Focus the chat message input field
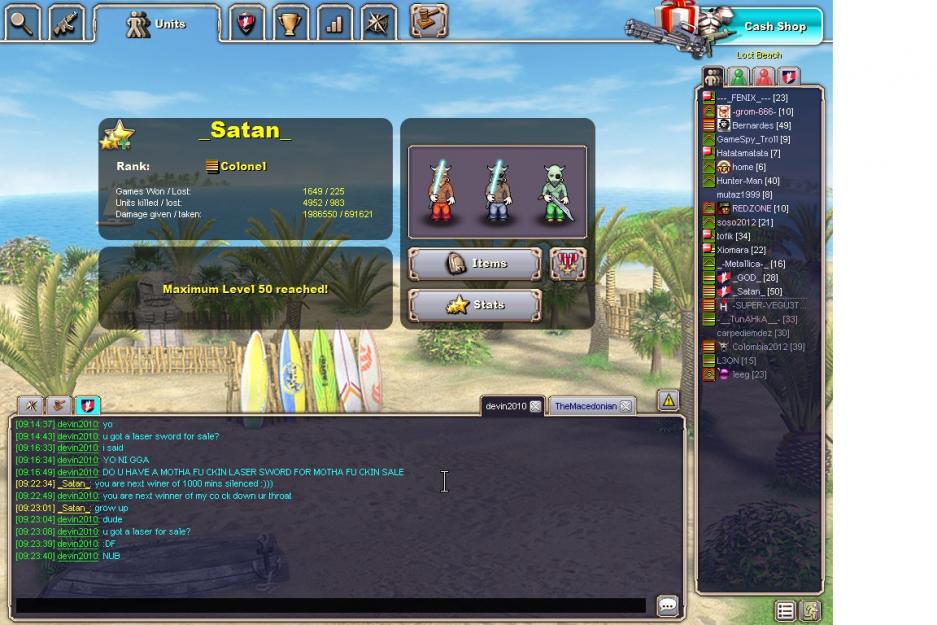Screen dimensions: 937x625 click(x=330, y=606)
